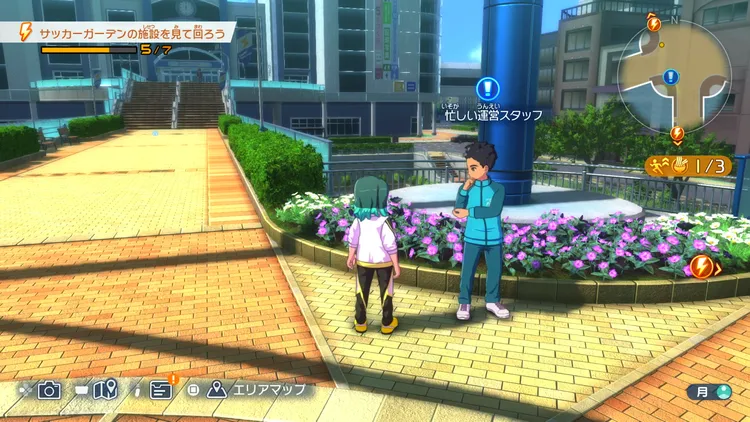The height and width of the screenshot is (422, 750).
Task: Select the lightning marker at minimap bottom
Action: [677, 133]
